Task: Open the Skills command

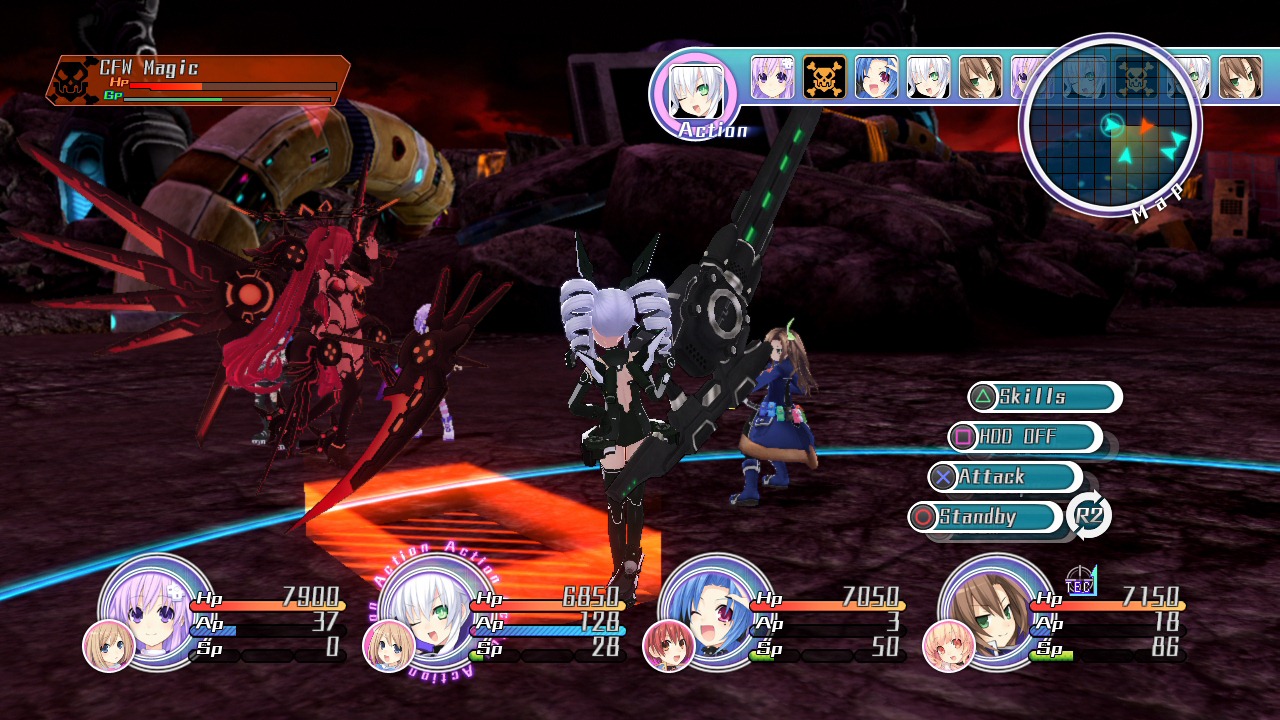Action: click(1044, 397)
